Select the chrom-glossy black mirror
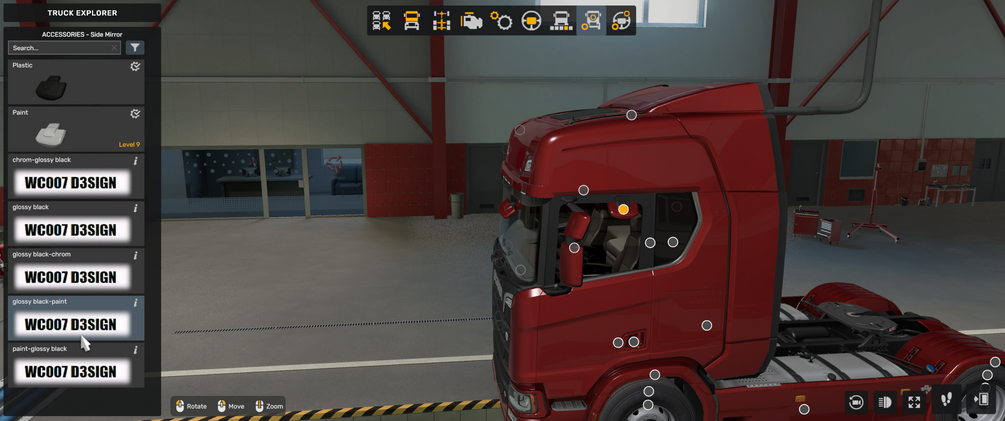1005x421 pixels. click(70, 183)
